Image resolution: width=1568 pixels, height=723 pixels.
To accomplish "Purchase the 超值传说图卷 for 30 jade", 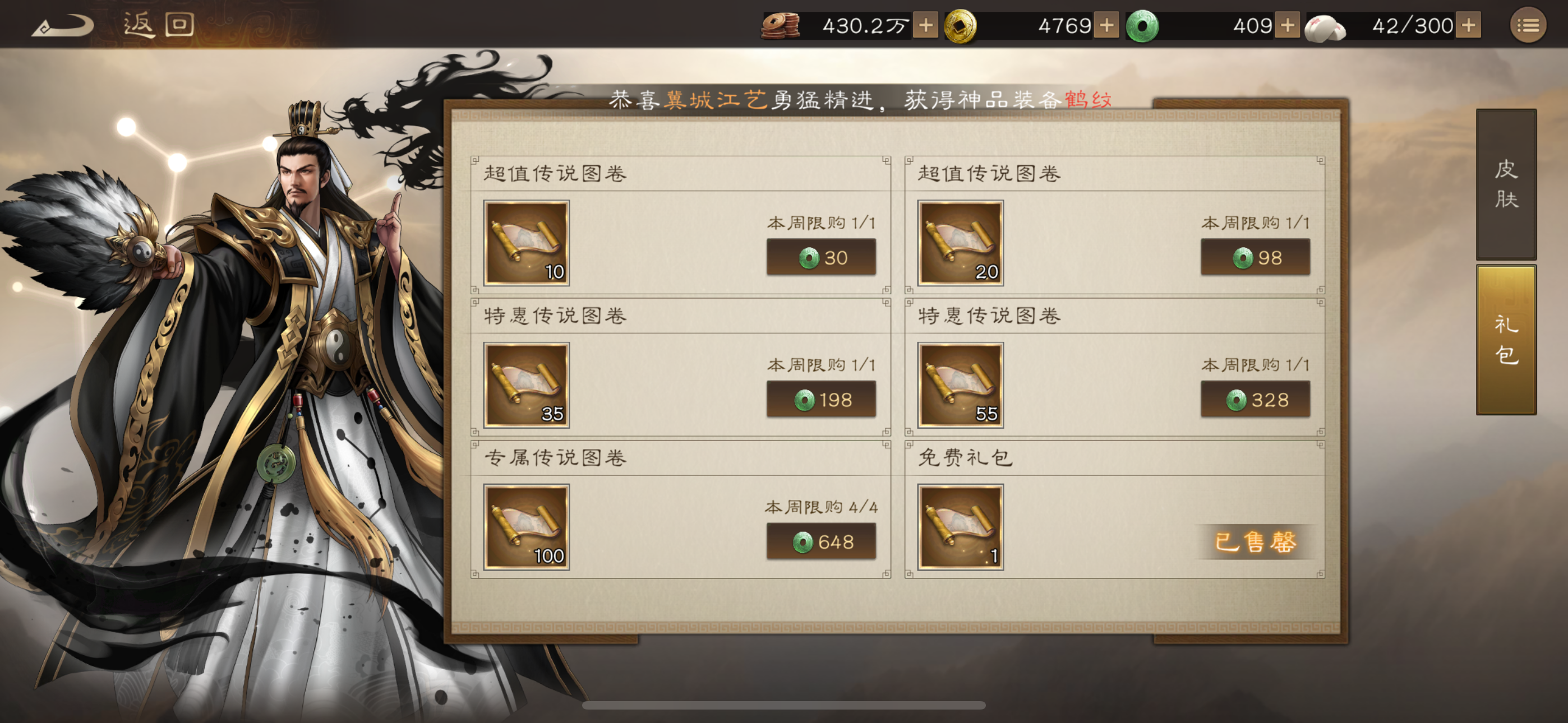I will click(x=822, y=258).
